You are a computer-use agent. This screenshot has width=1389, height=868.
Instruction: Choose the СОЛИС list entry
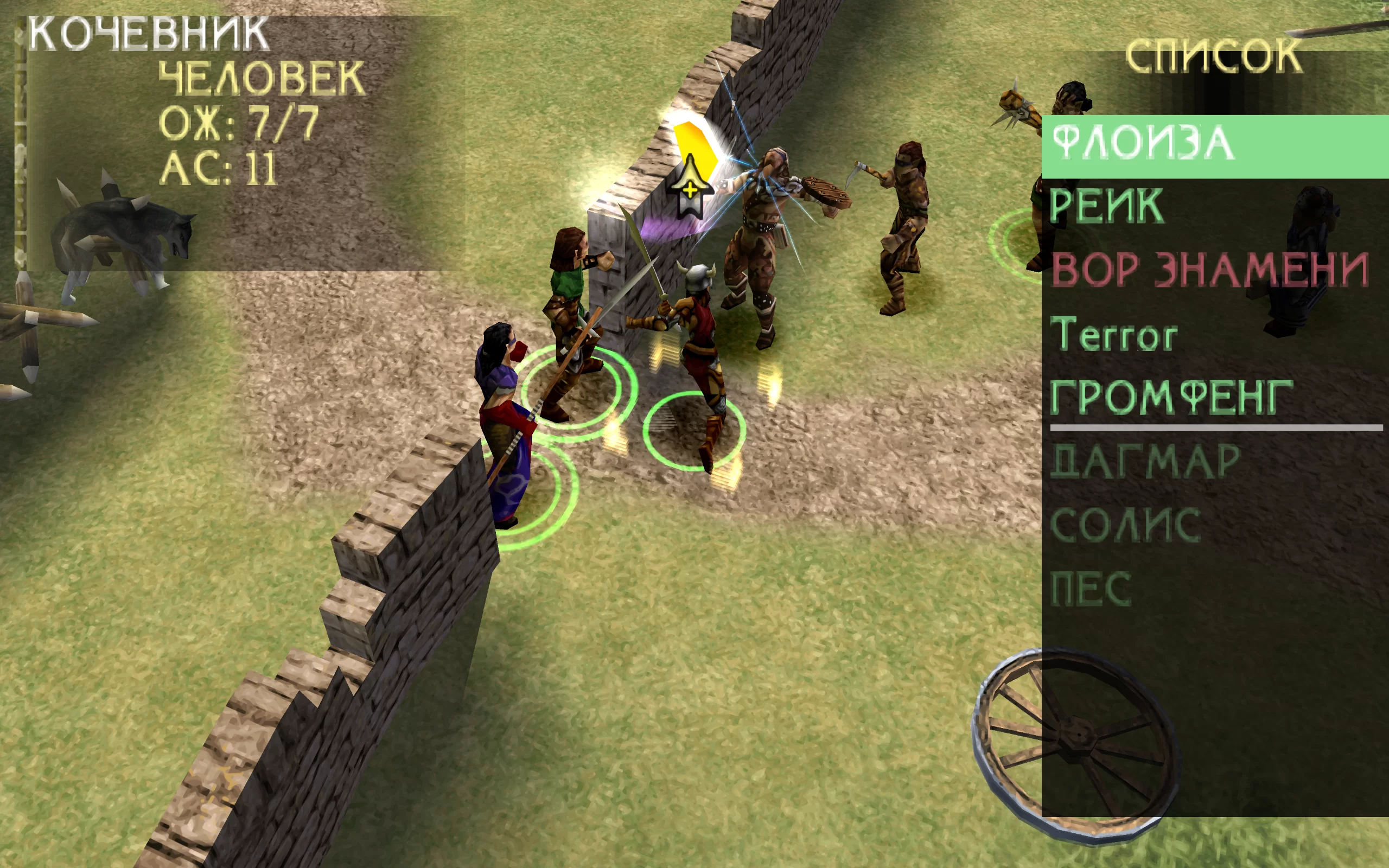click(x=1125, y=525)
